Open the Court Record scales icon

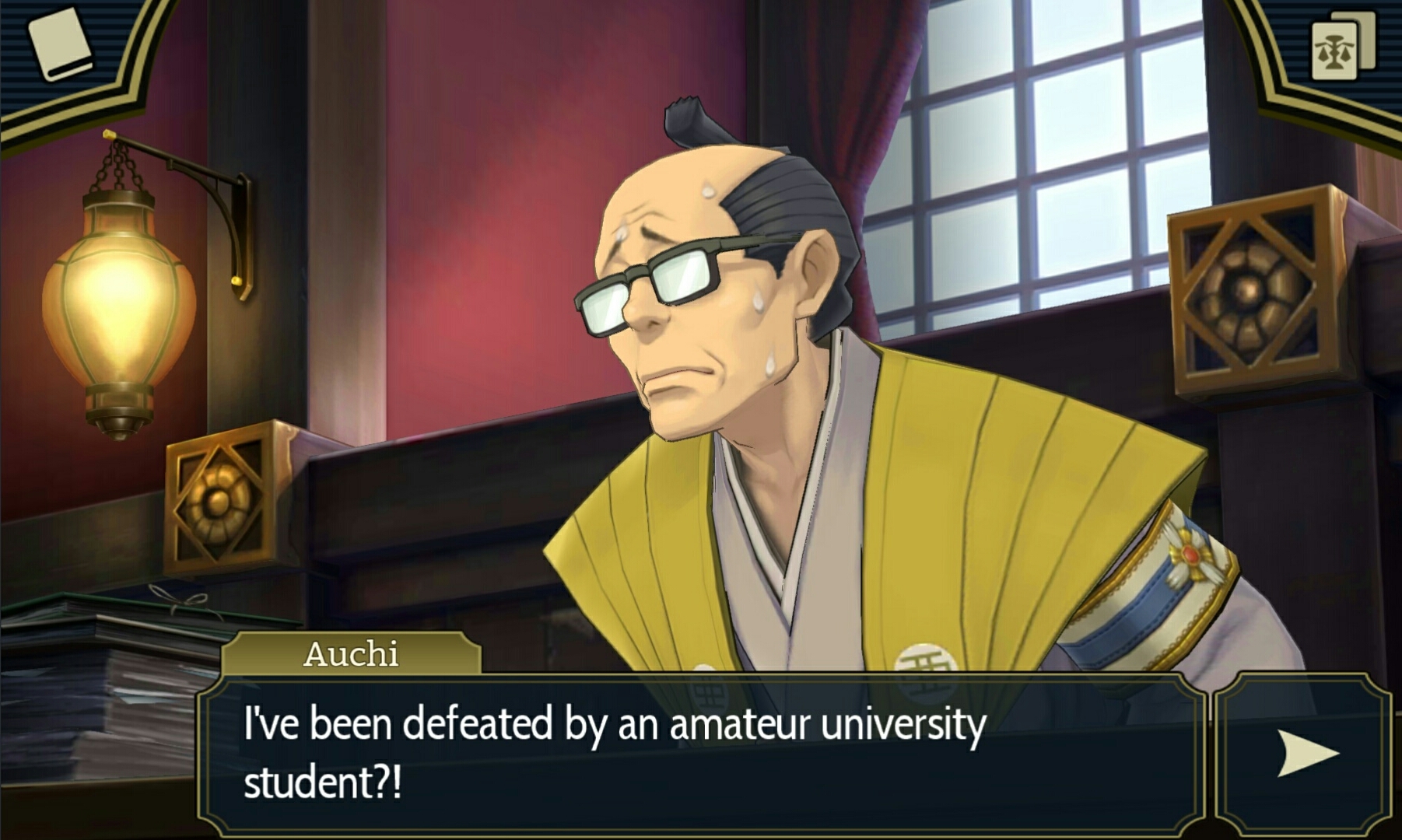point(1341,47)
